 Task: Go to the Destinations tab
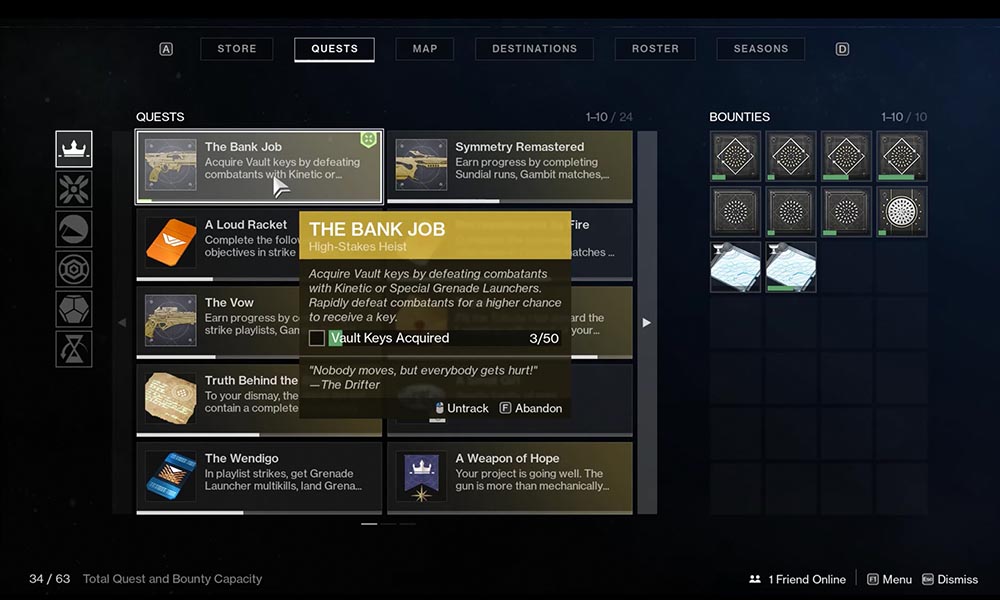(534, 49)
